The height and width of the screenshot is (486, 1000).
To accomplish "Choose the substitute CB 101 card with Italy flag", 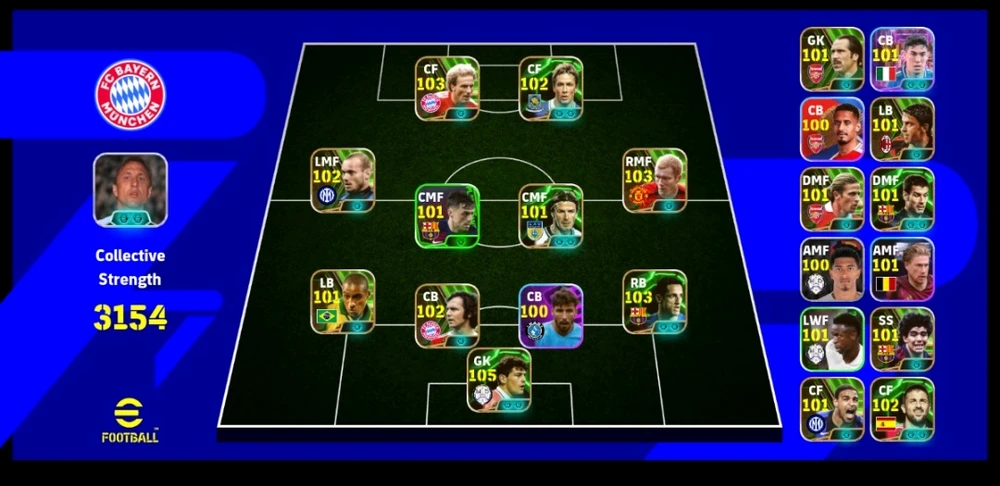I will (902, 60).
